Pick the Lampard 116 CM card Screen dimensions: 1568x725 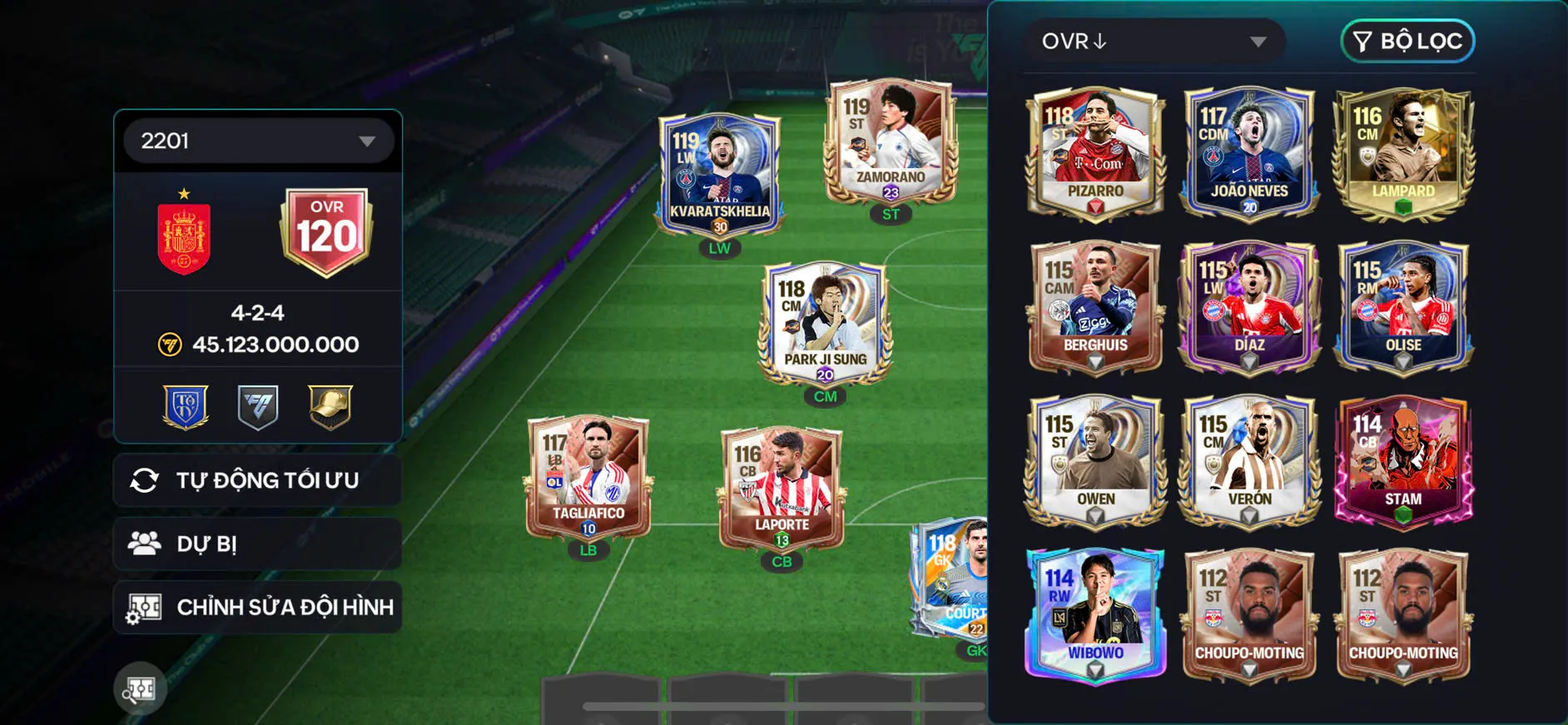(1403, 154)
